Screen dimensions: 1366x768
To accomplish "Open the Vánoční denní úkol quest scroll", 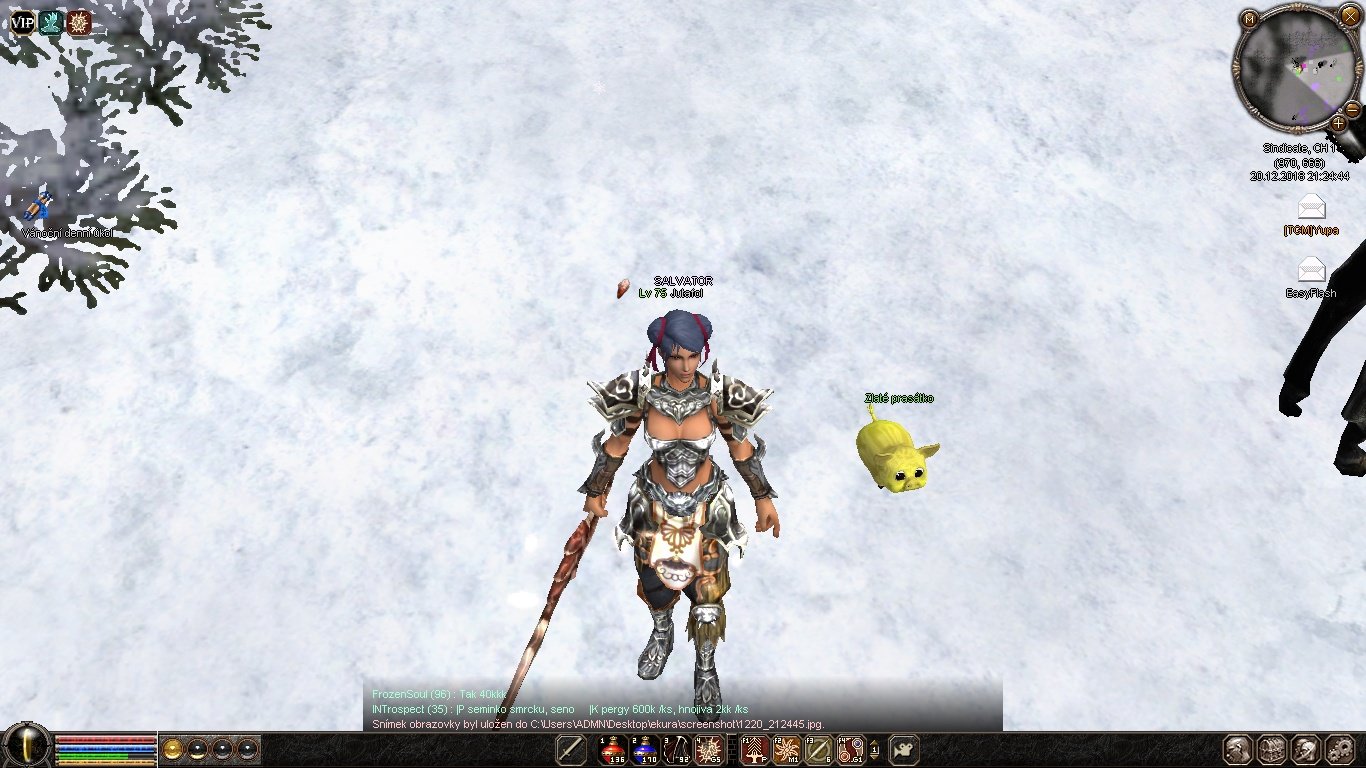I will click(38, 207).
